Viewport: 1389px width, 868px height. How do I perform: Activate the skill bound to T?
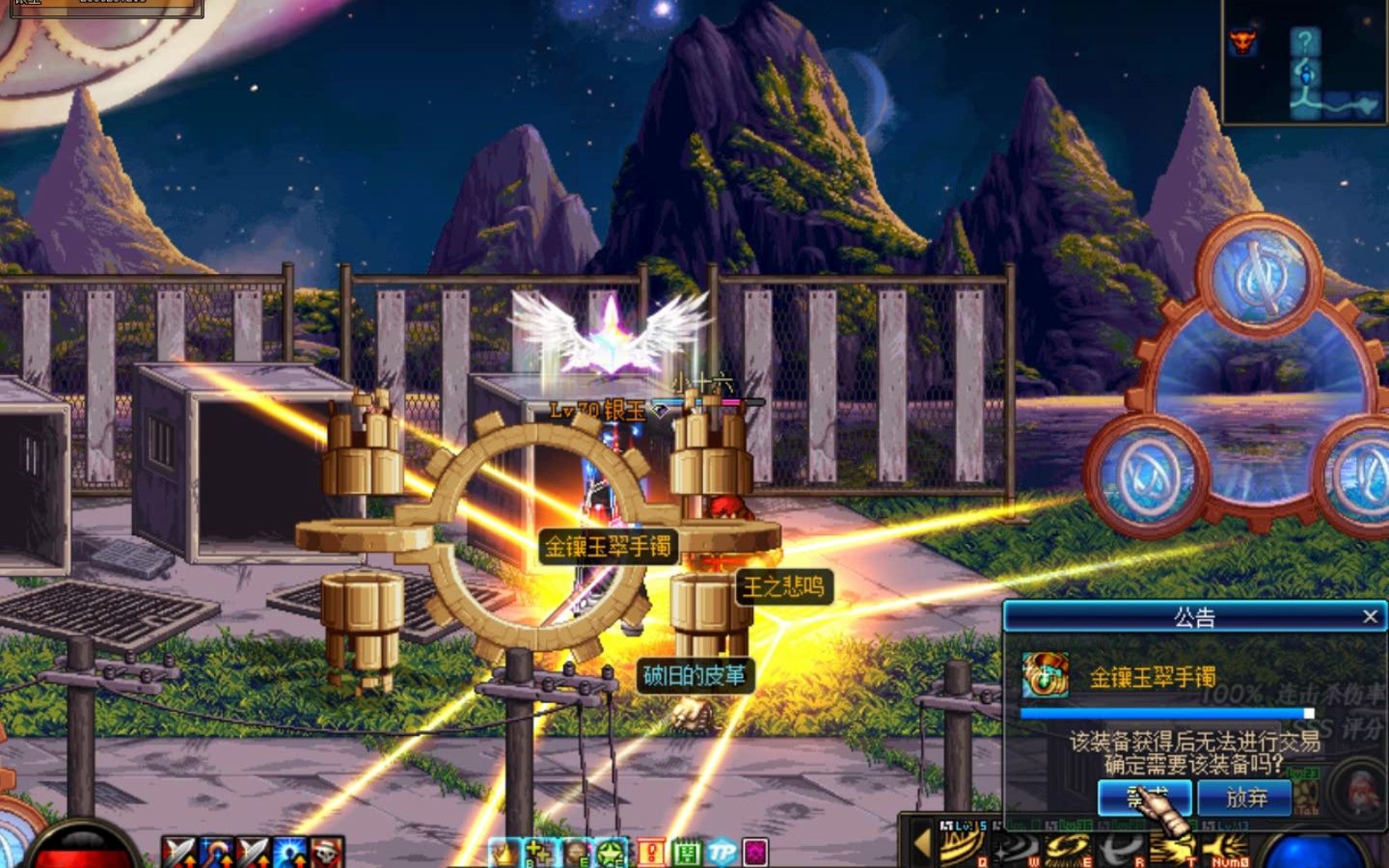pyautogui.click(x=1173, y=847)
